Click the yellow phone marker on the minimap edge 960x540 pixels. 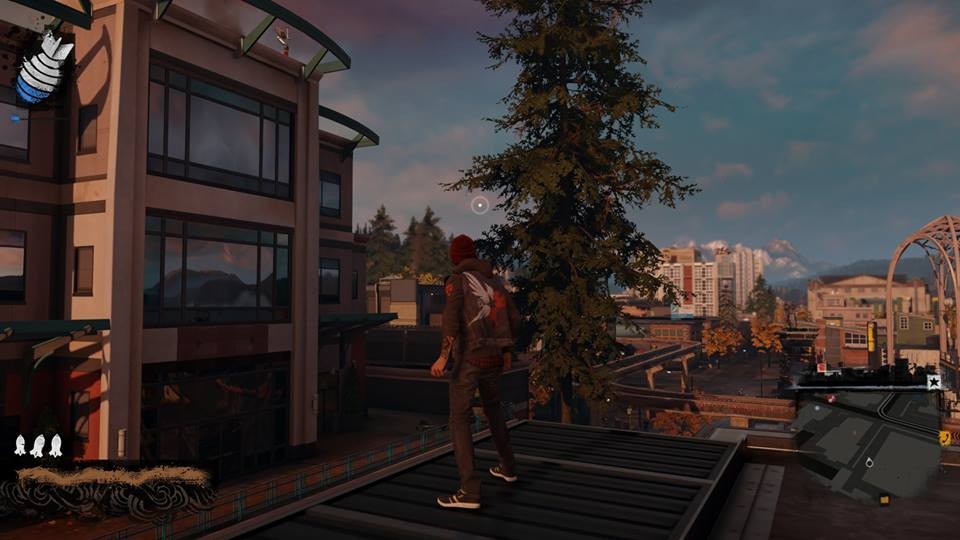point(944,437)
